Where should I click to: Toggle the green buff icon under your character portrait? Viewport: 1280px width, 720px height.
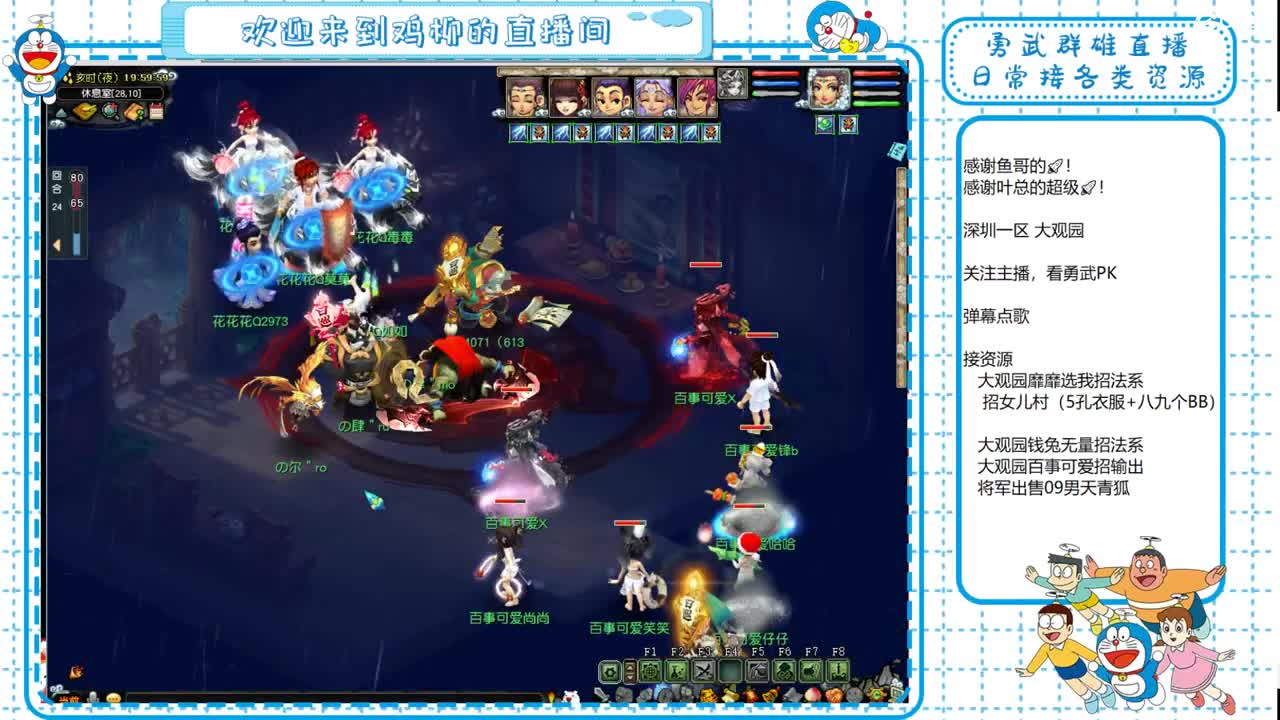[825, 124]
